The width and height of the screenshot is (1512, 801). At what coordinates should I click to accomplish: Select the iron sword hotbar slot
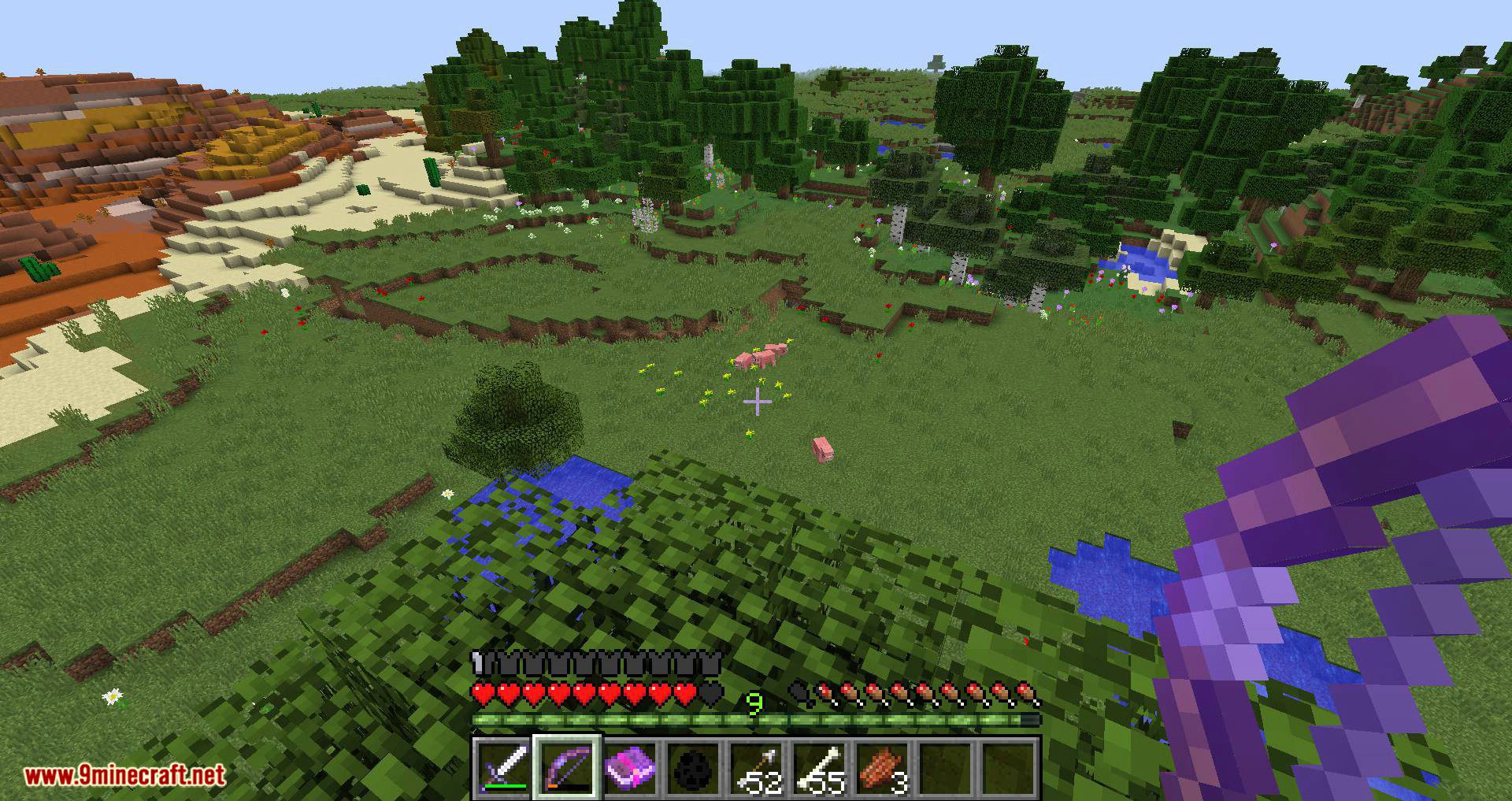(503, 767)
